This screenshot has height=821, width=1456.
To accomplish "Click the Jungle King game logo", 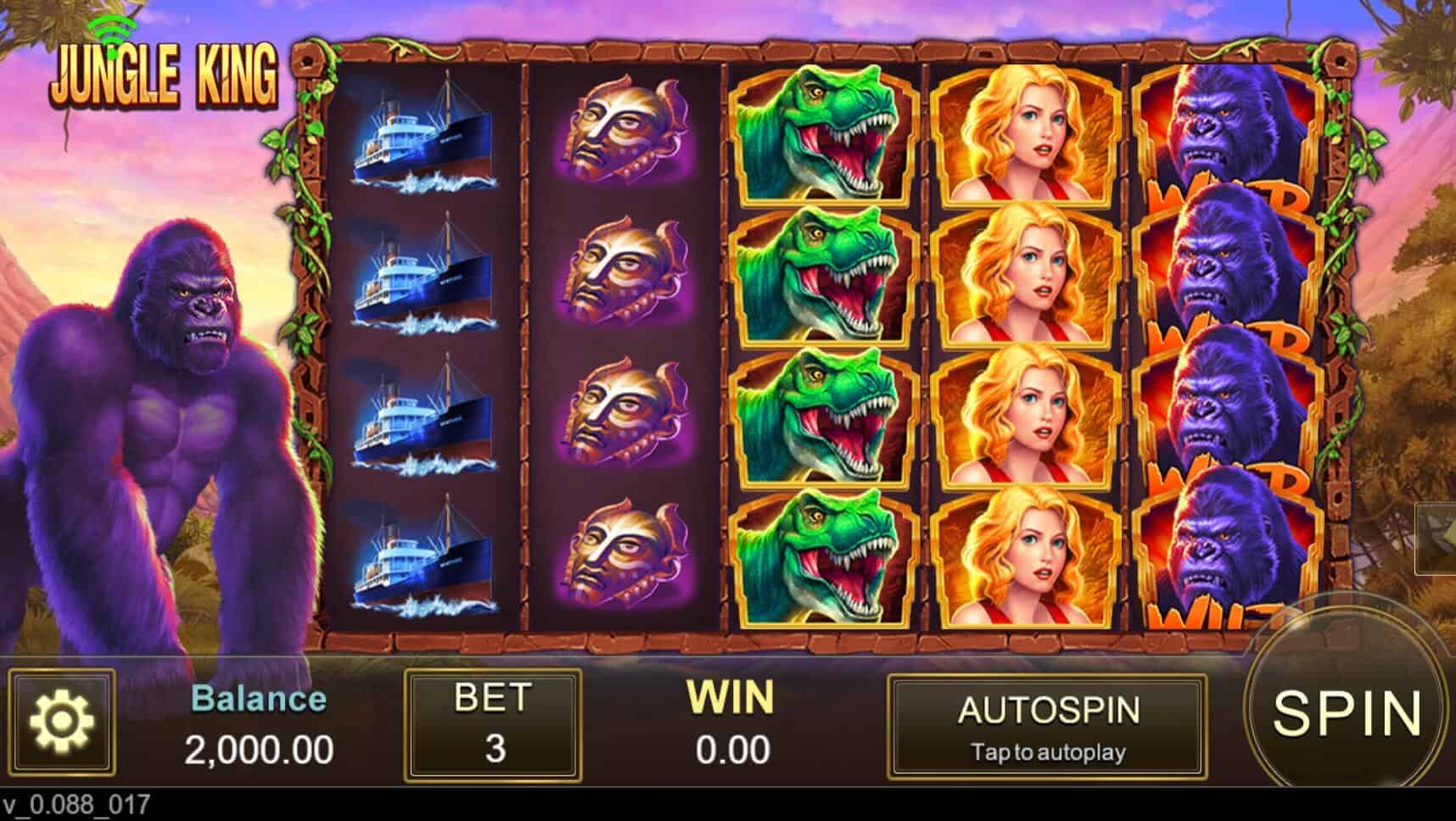I will point(166,76).
